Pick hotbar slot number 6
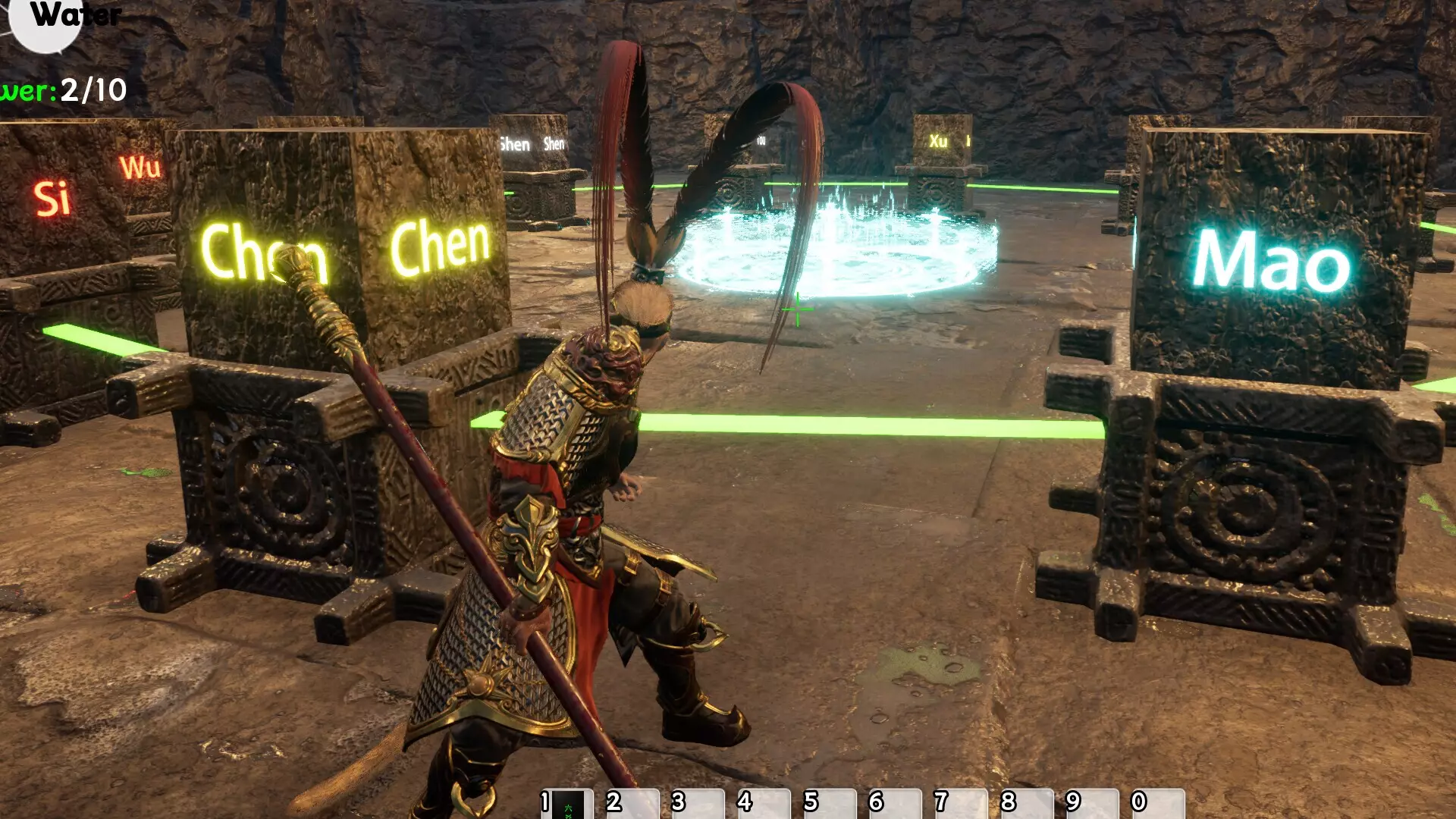1456x819 pixels. click(896, 804)
